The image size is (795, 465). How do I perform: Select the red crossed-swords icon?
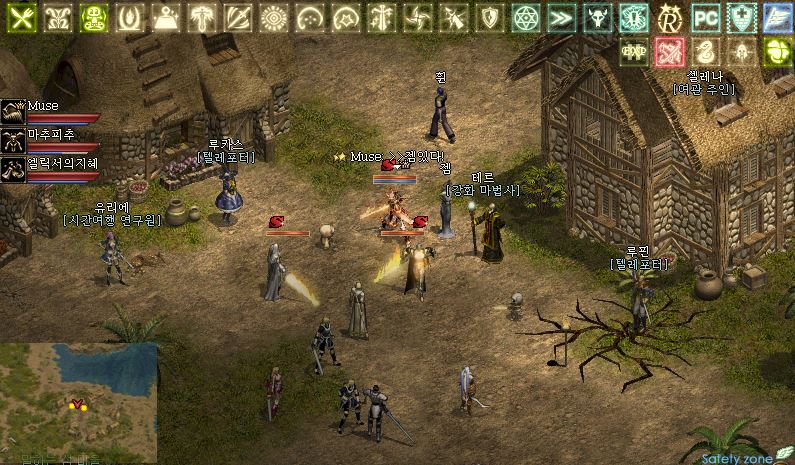(670, 51)
